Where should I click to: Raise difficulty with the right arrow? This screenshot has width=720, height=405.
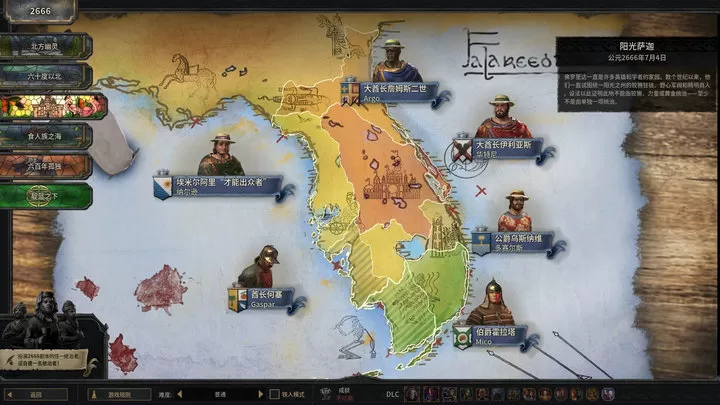(x=263, y=394)
